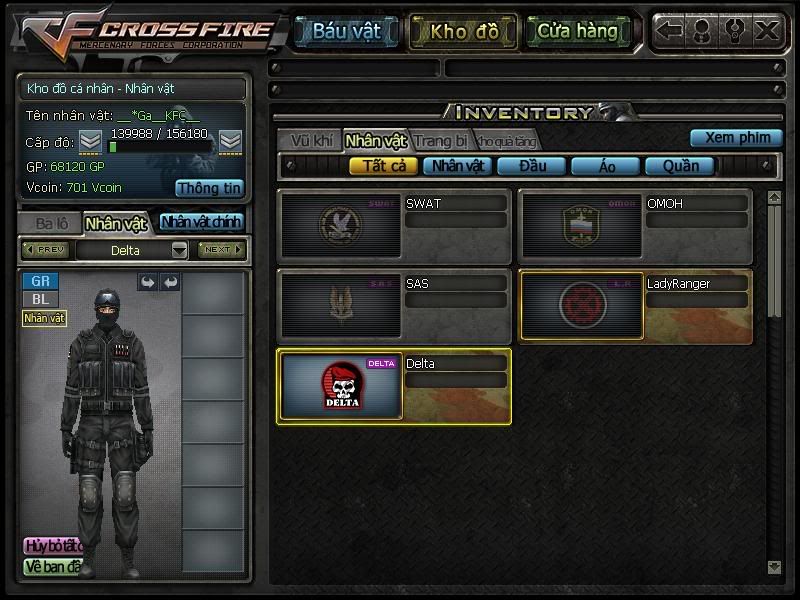Select the Kho đồ menu button

tap(464, 31)
